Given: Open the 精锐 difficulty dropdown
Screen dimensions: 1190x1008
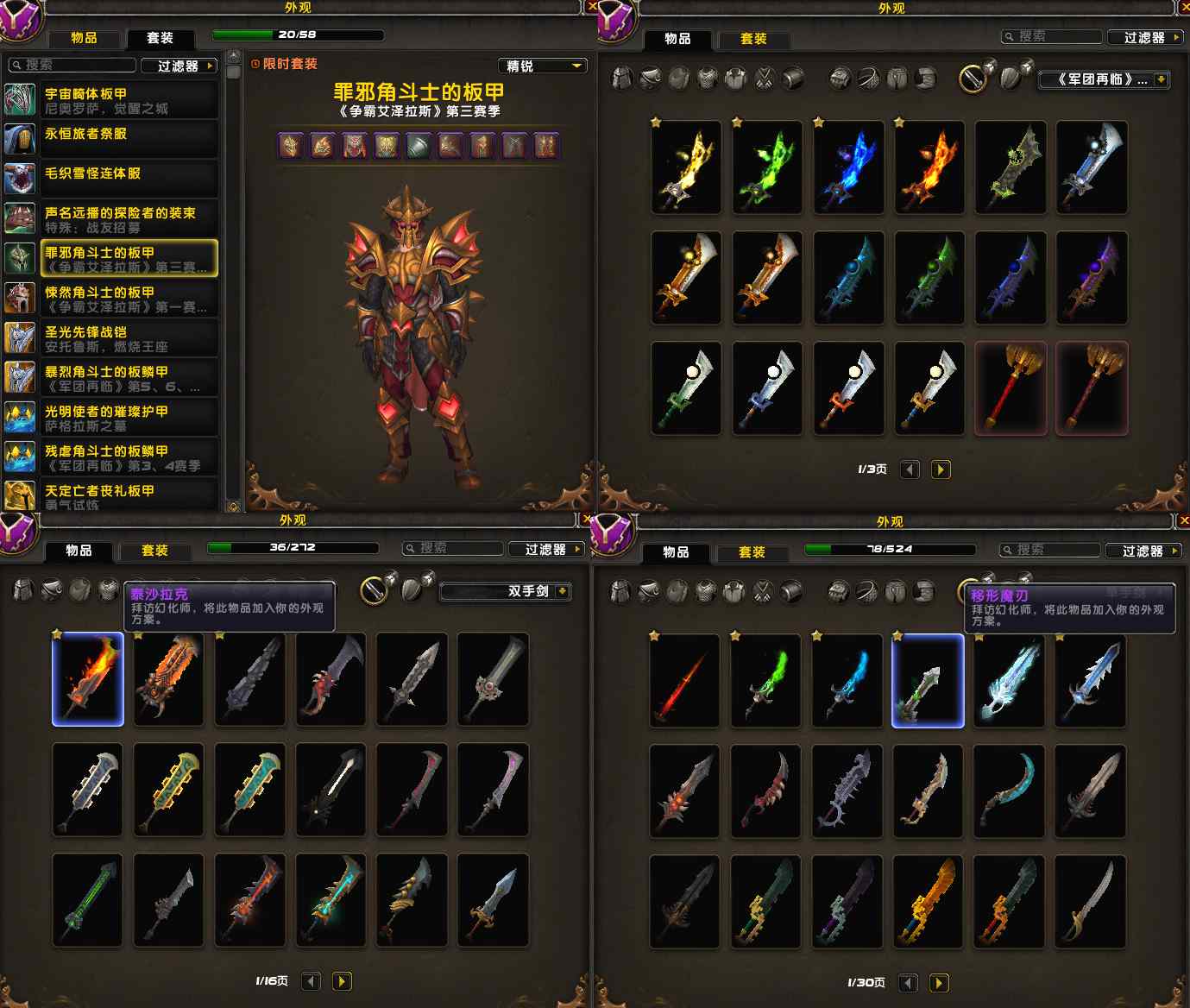Looking at the screenshot, I should (x=543, y=66).
